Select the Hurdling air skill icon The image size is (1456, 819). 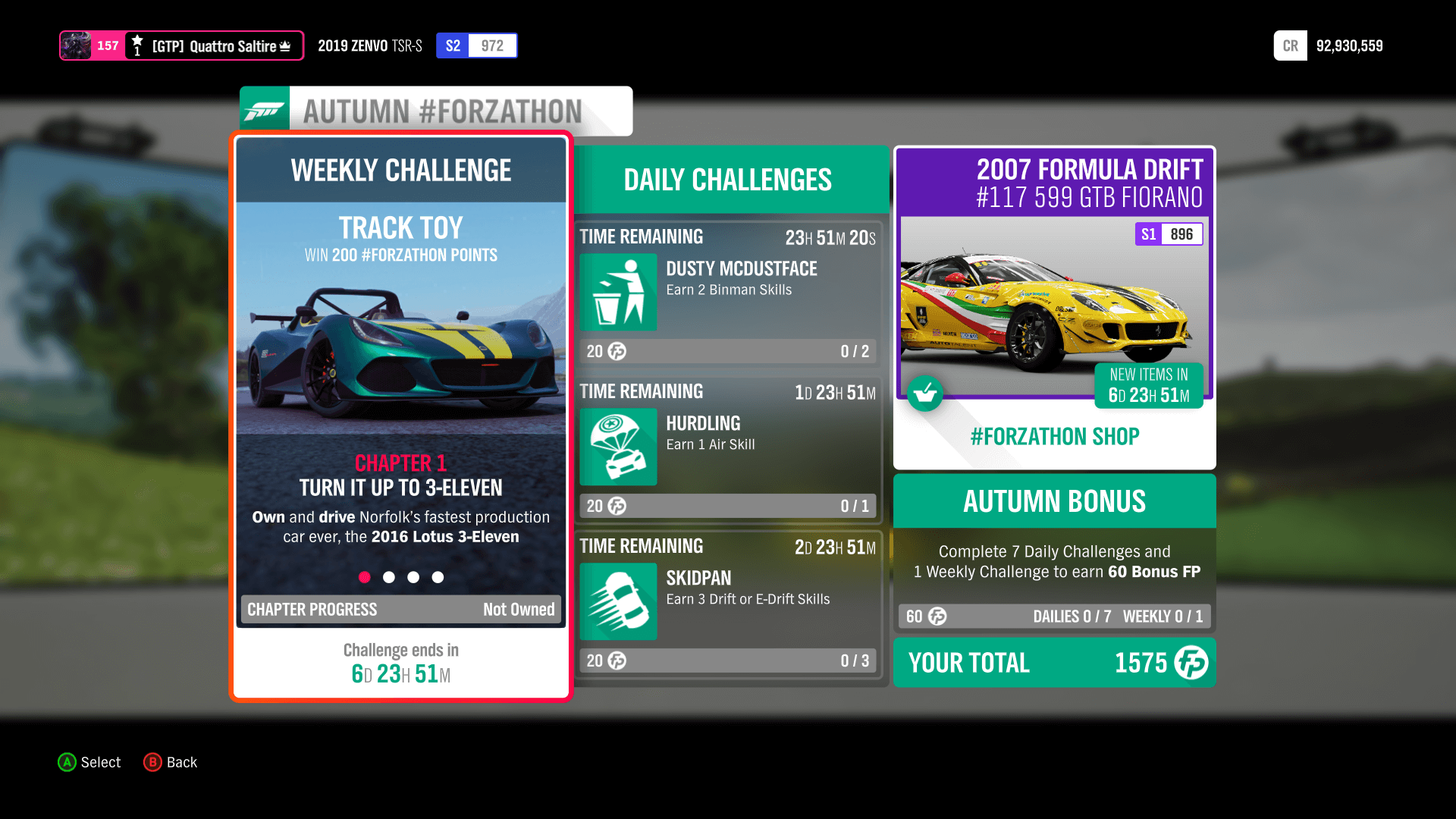pyautogui.click(x=617, y=447)
